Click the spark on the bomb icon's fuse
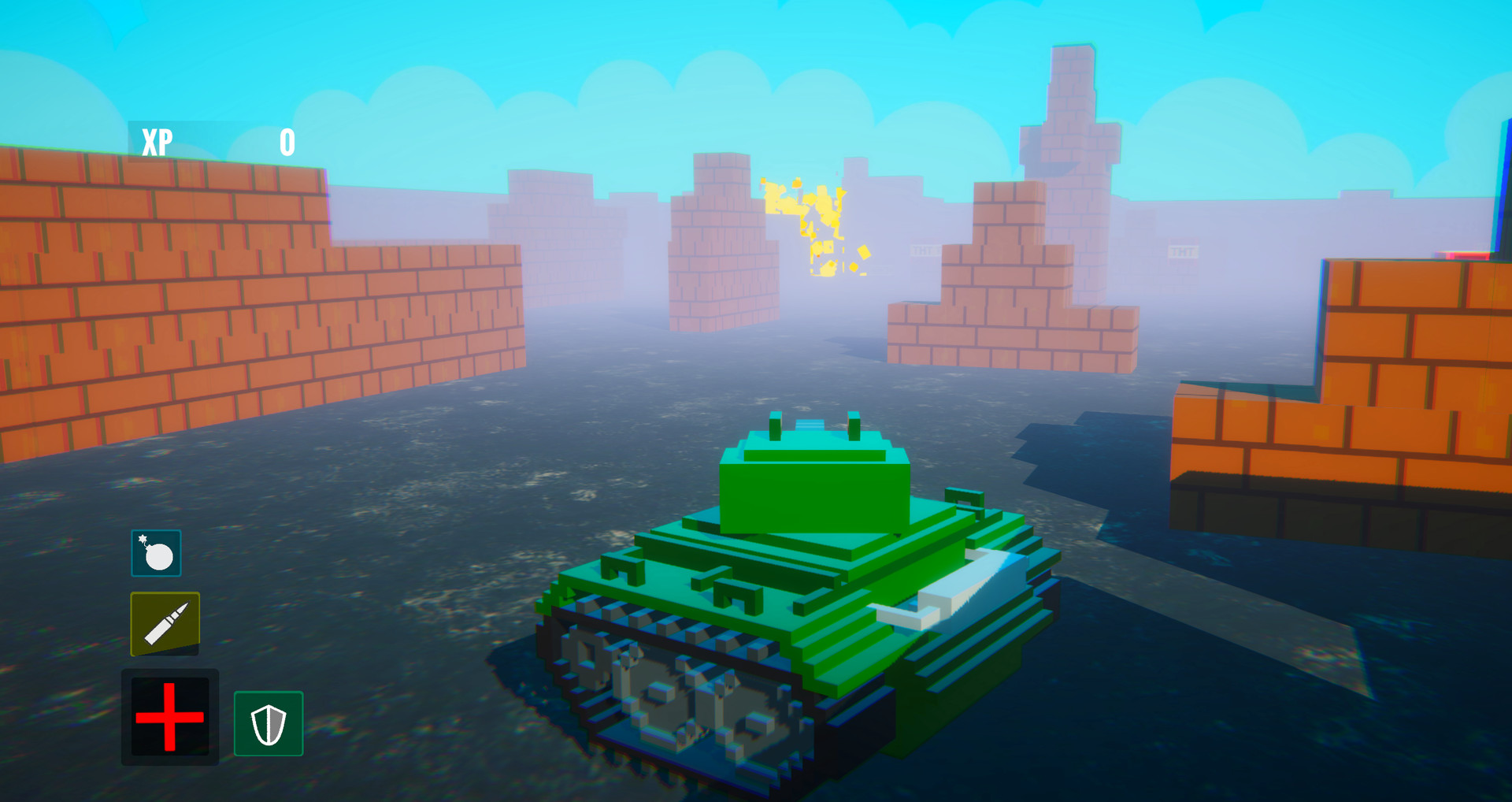The height and width of the screenshot is (802, 1512). pyautogui.click(x=142, y=537)
